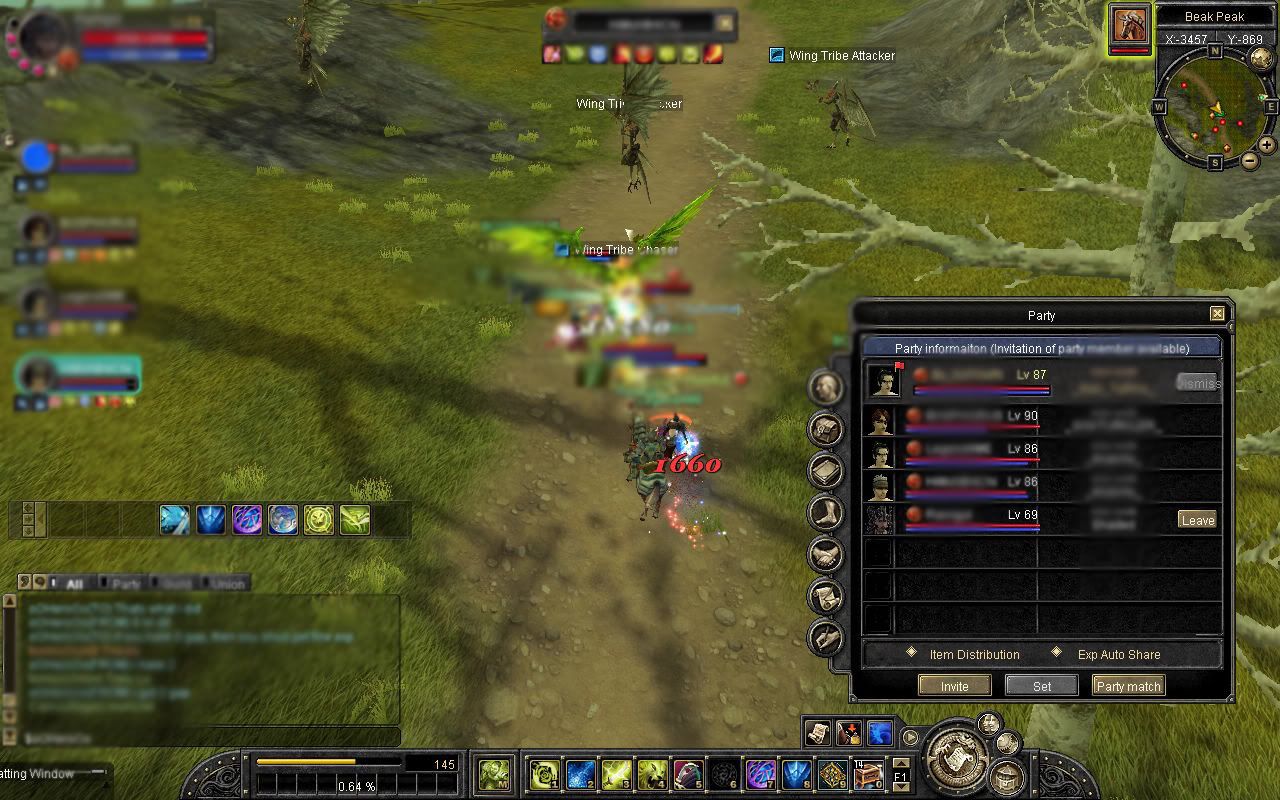
Task: Activate the blue sparkle skill in slot 2
Action: point(581,774)
